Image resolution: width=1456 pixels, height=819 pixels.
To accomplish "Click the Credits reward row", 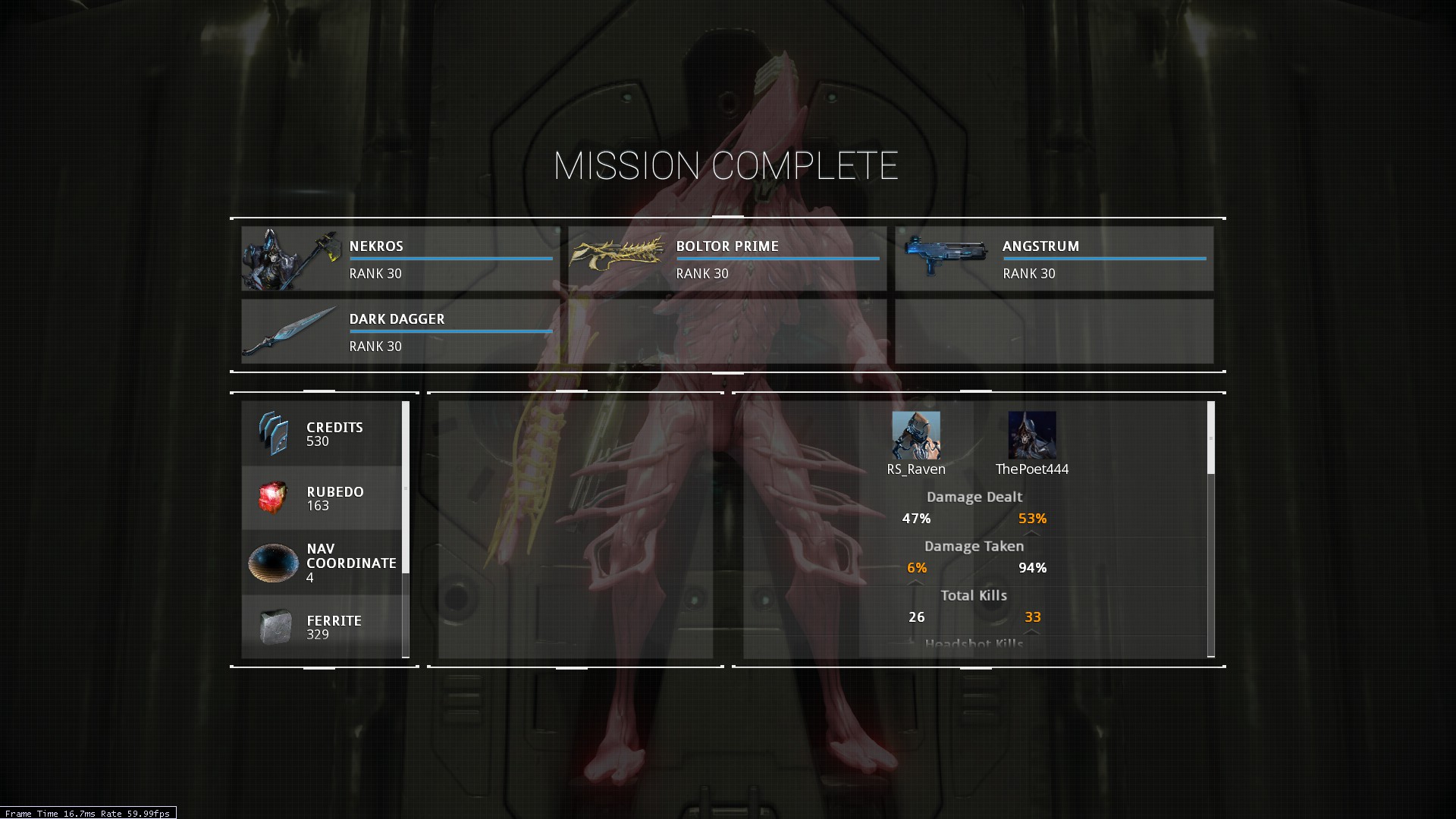I will [322, 434].
